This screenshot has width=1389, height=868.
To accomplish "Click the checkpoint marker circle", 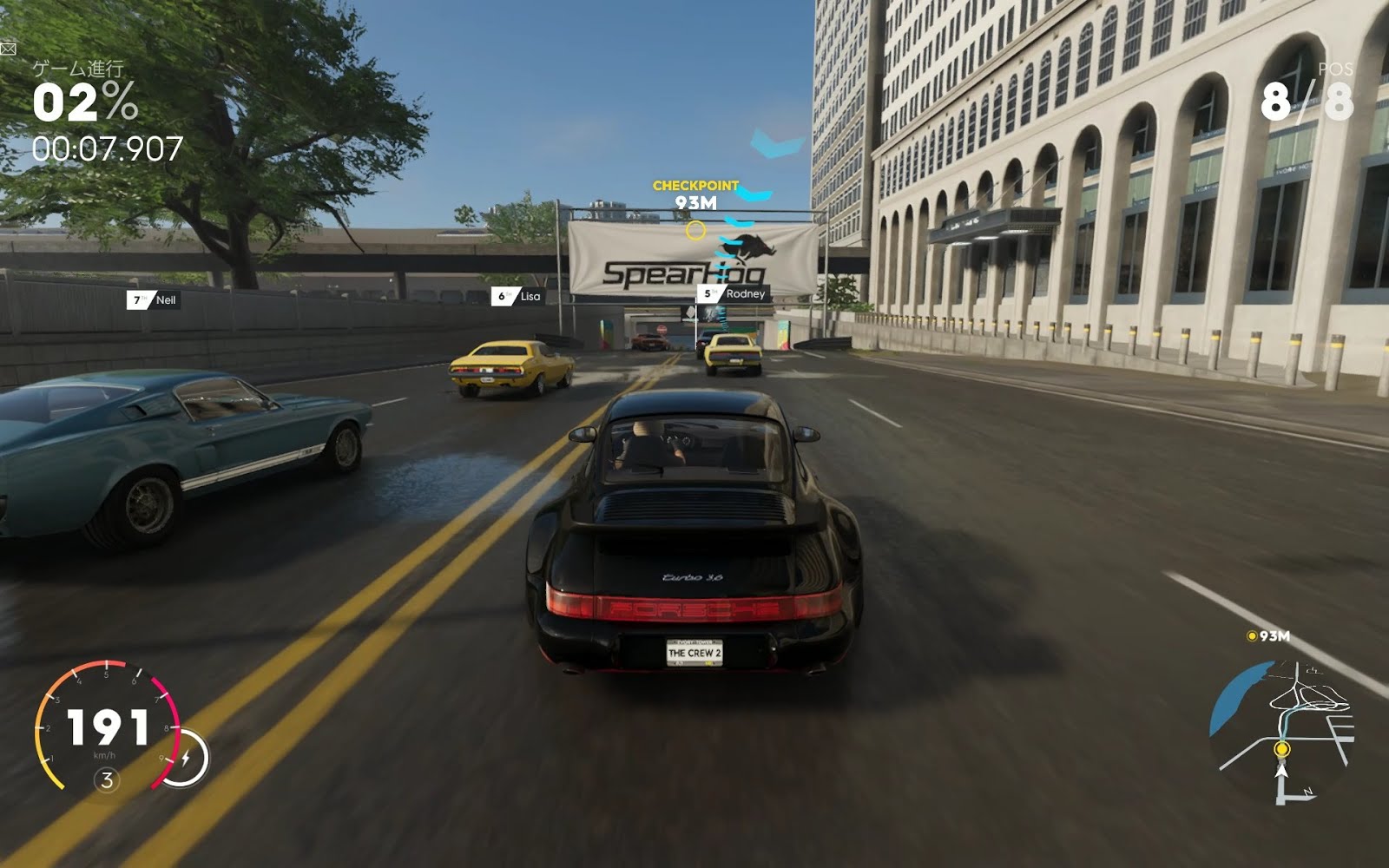I will coord(694,229).
